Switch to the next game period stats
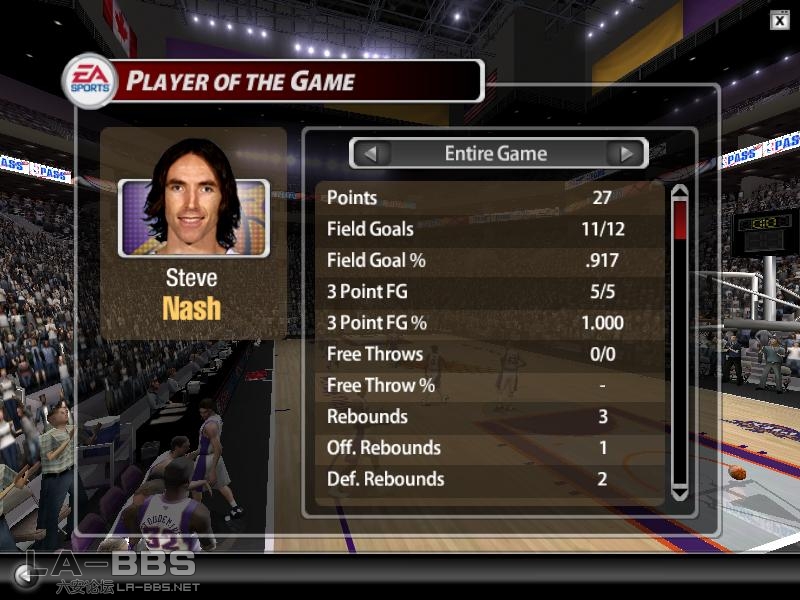 [x=627, y=154]
